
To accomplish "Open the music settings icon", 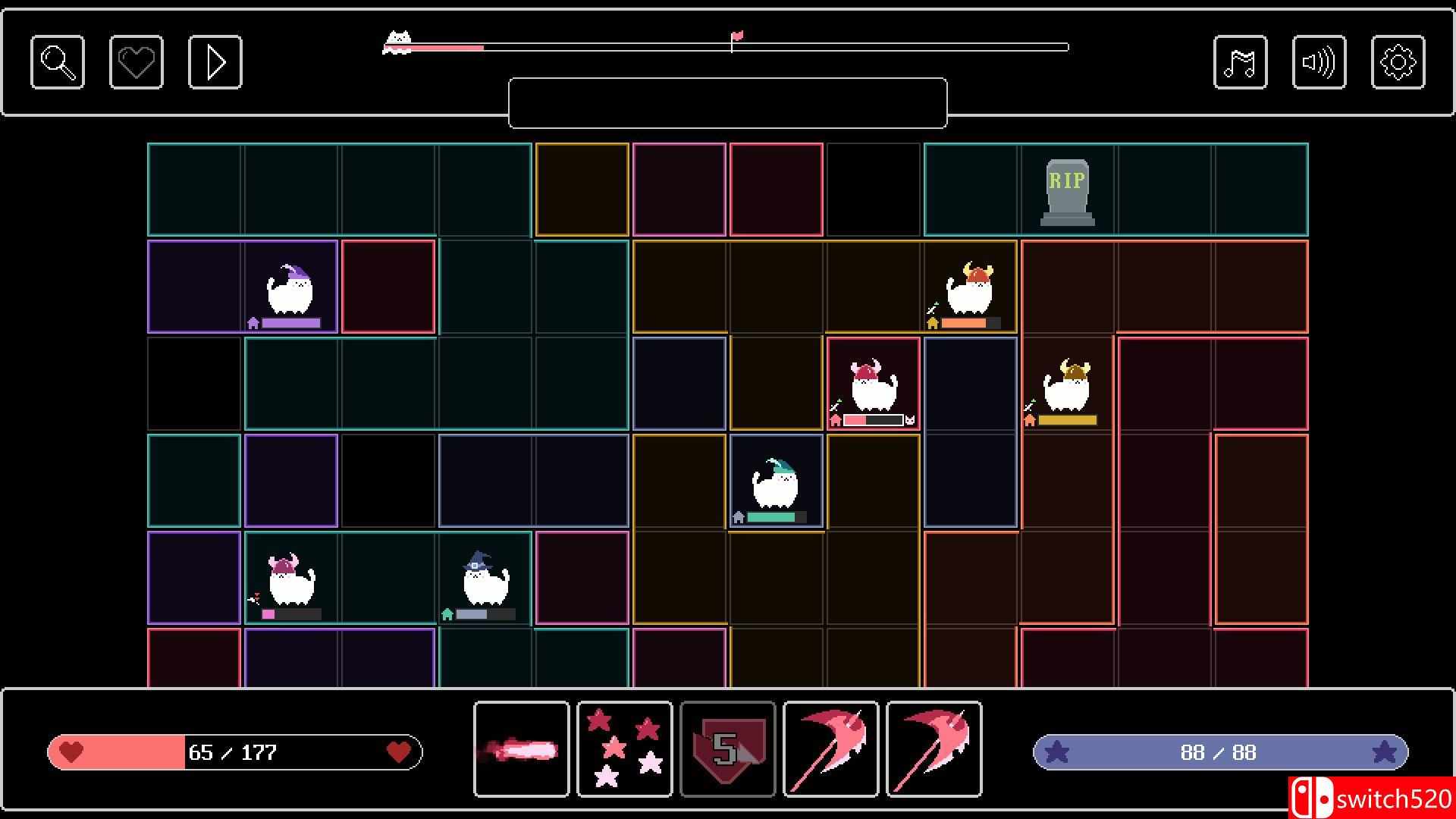I will pyautogui.click(x=1241, y=61).
